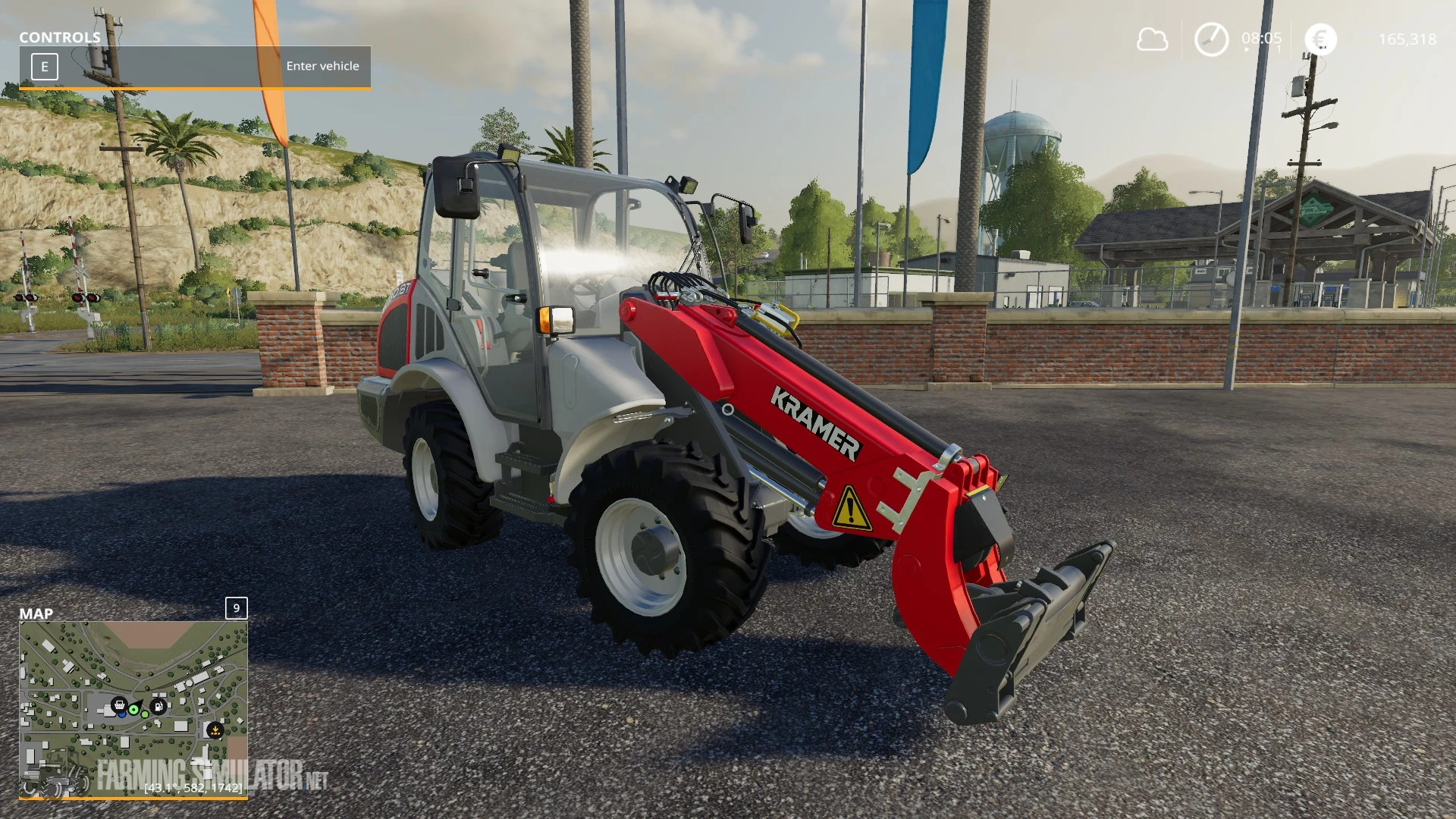Click the euro coin money icon
Image resolution: width=1456 pixels, height=819 pixels.
point(1321,39)
